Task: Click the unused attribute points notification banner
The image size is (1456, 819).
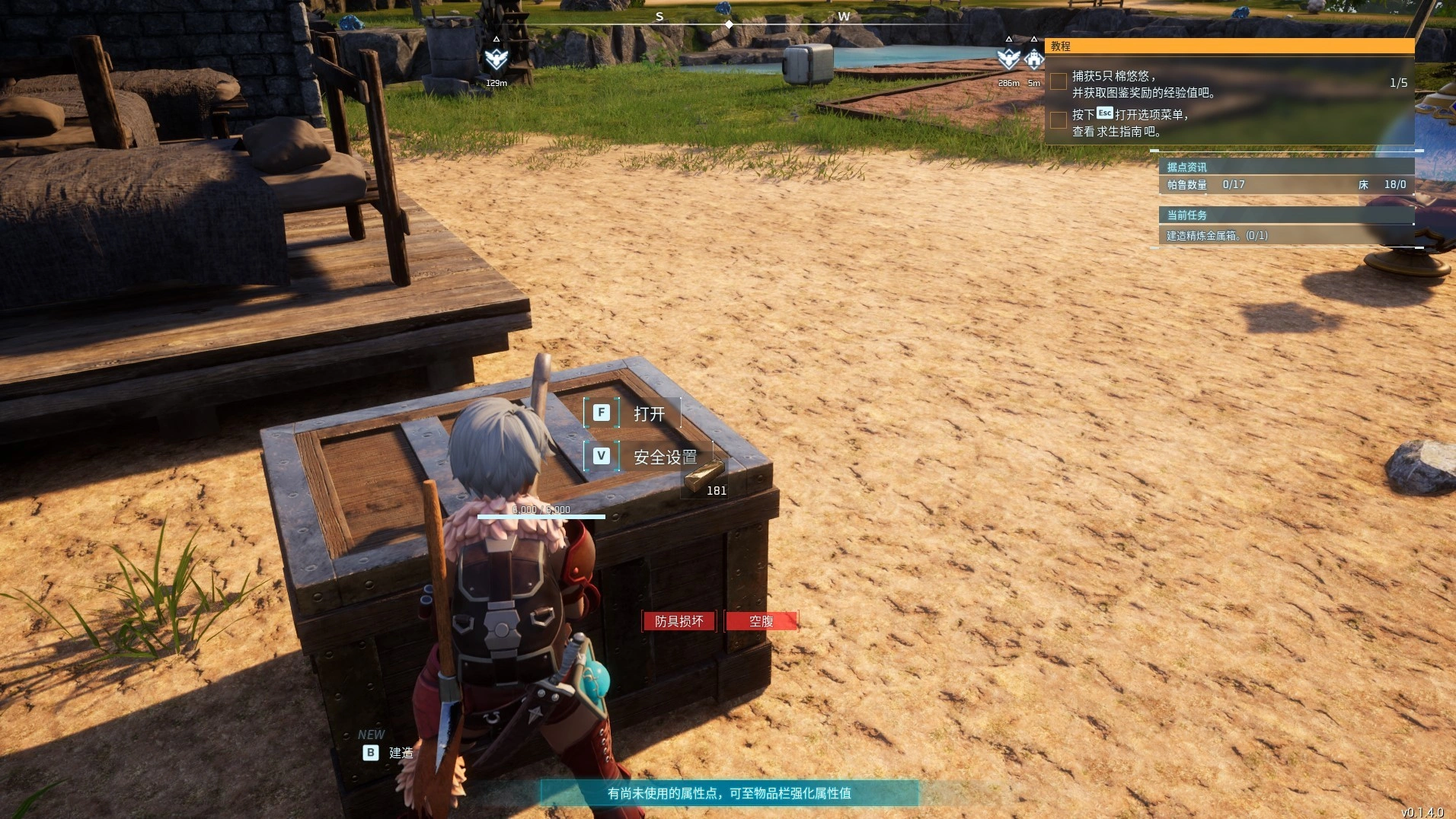Action: pyautogui.click(x=729, y=793)
